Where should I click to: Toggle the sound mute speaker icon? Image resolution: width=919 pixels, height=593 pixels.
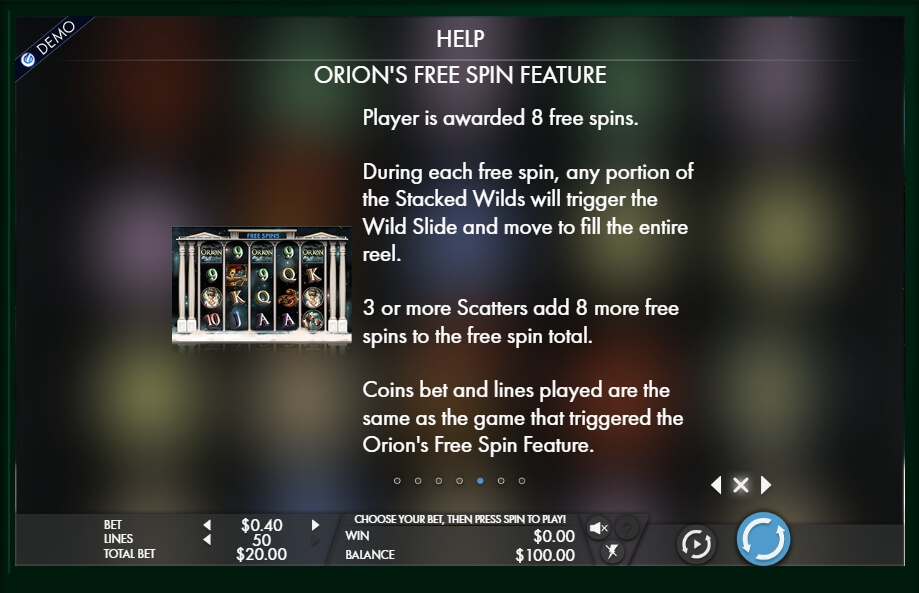click(x=598, y=527)
